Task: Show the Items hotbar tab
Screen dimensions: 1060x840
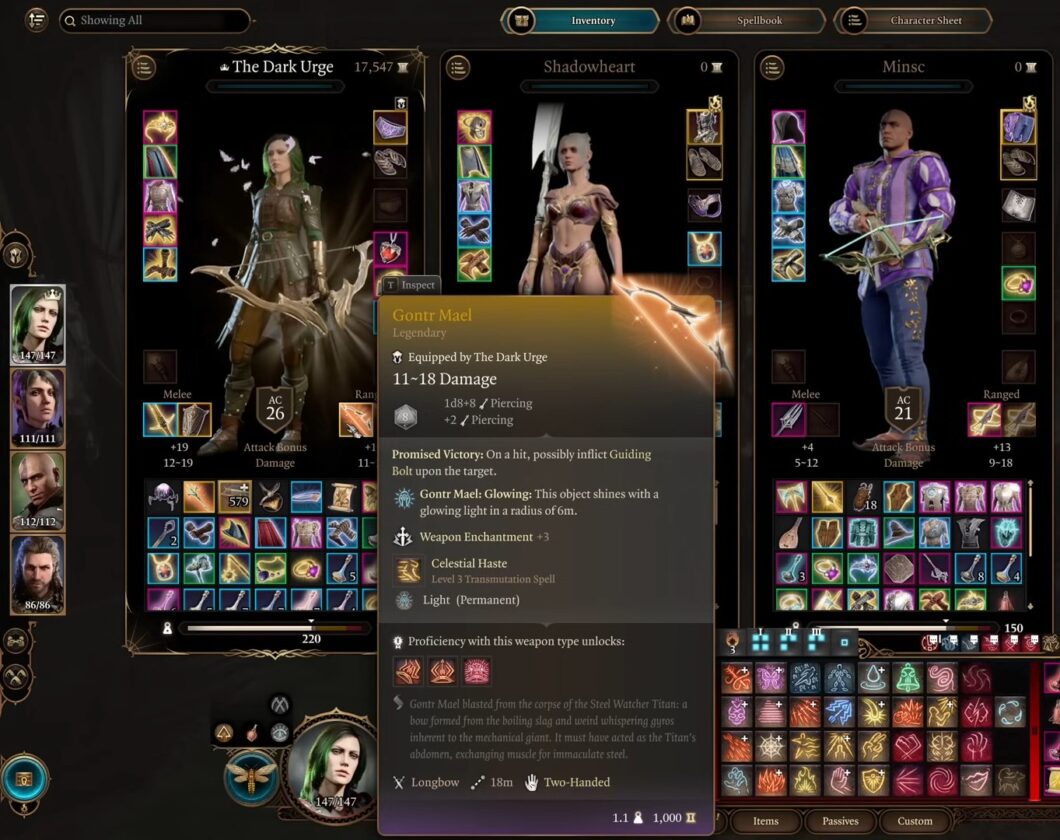Action: (x=765, y=821)
